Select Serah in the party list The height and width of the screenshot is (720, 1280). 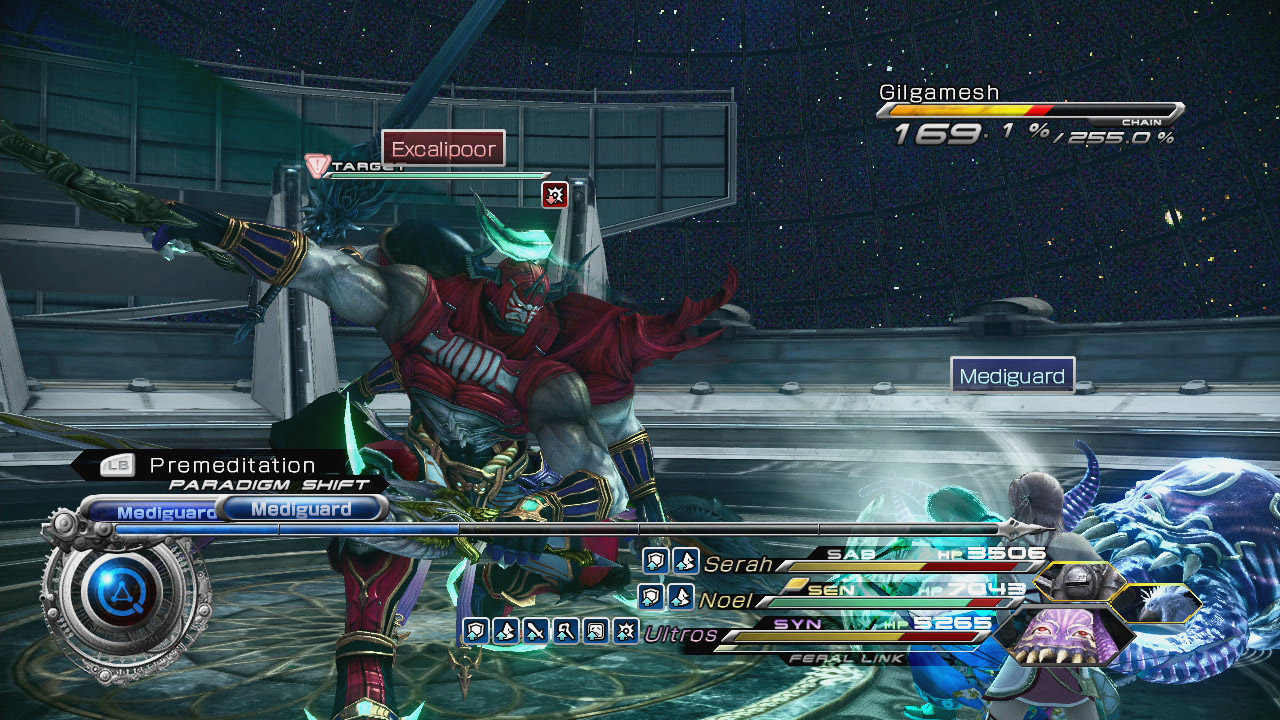(x=738, y=564)
